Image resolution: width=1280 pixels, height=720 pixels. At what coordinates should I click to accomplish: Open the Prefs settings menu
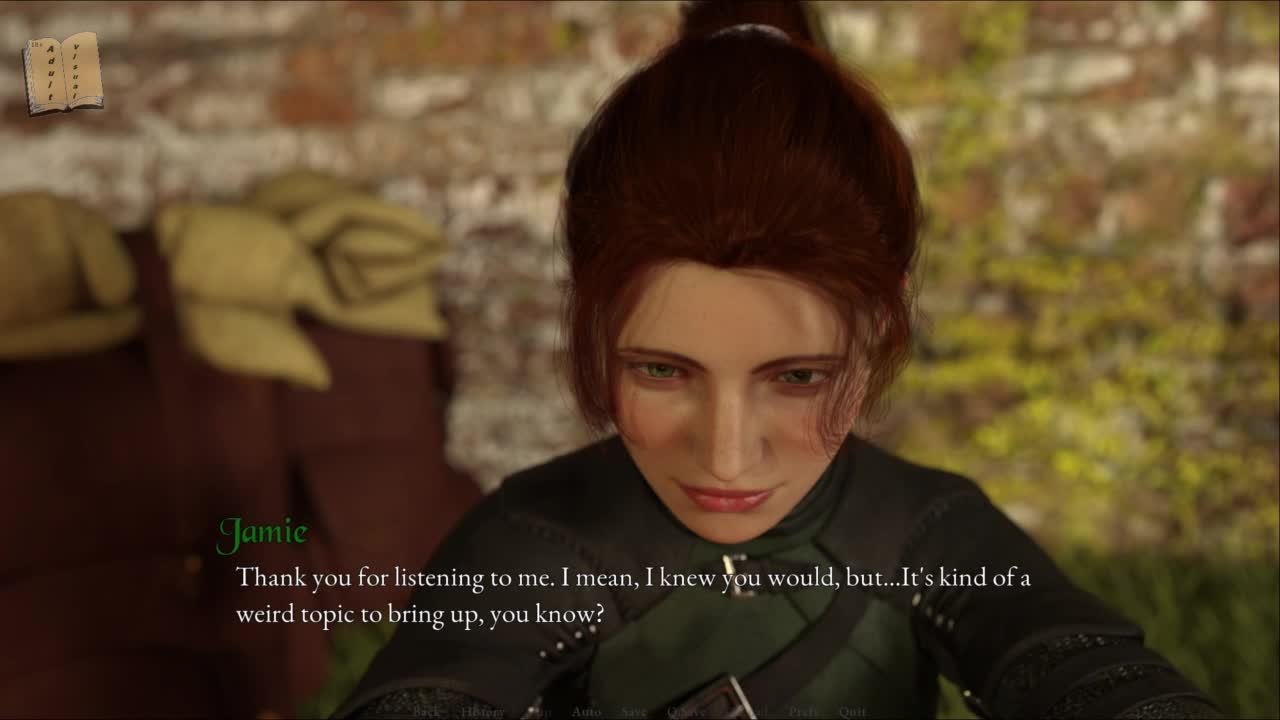(804, 712)
